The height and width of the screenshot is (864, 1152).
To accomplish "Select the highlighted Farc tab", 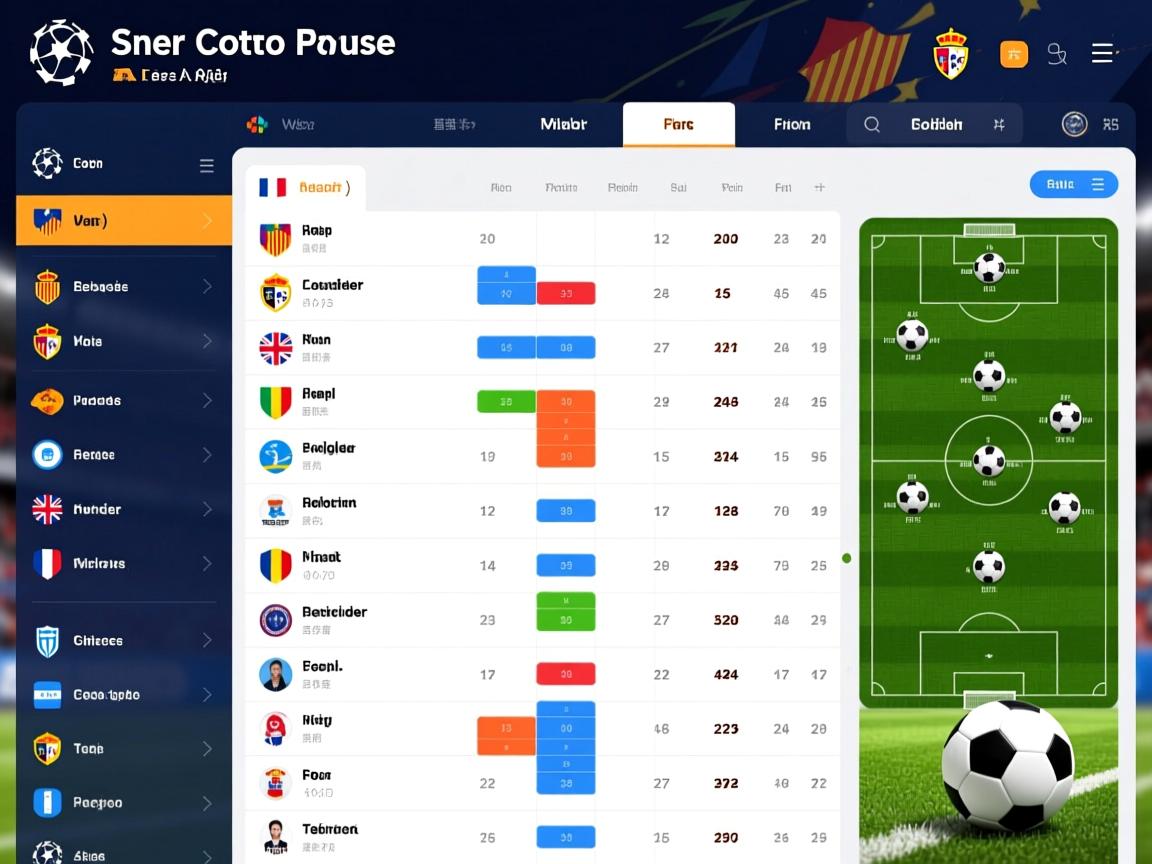I will click(678, 125).
